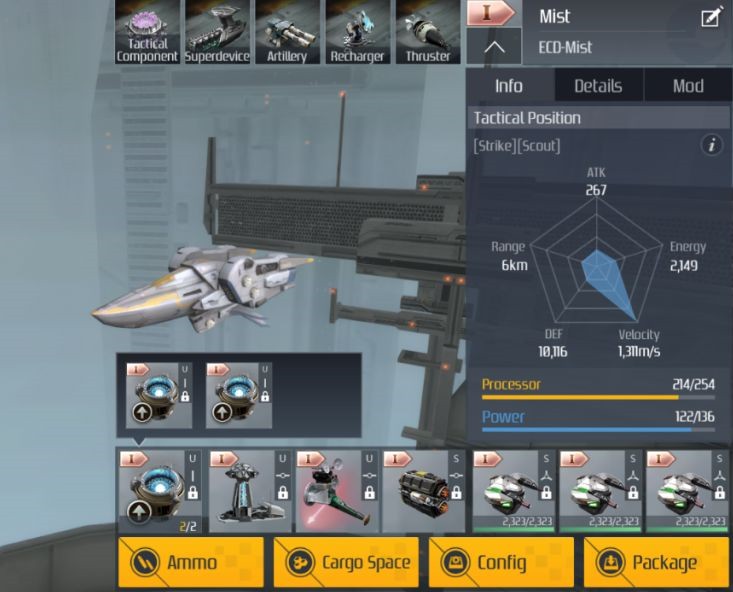This screenshot has width=733, height=592.
Task: Click the Package button
Action: tap(656, 562)
